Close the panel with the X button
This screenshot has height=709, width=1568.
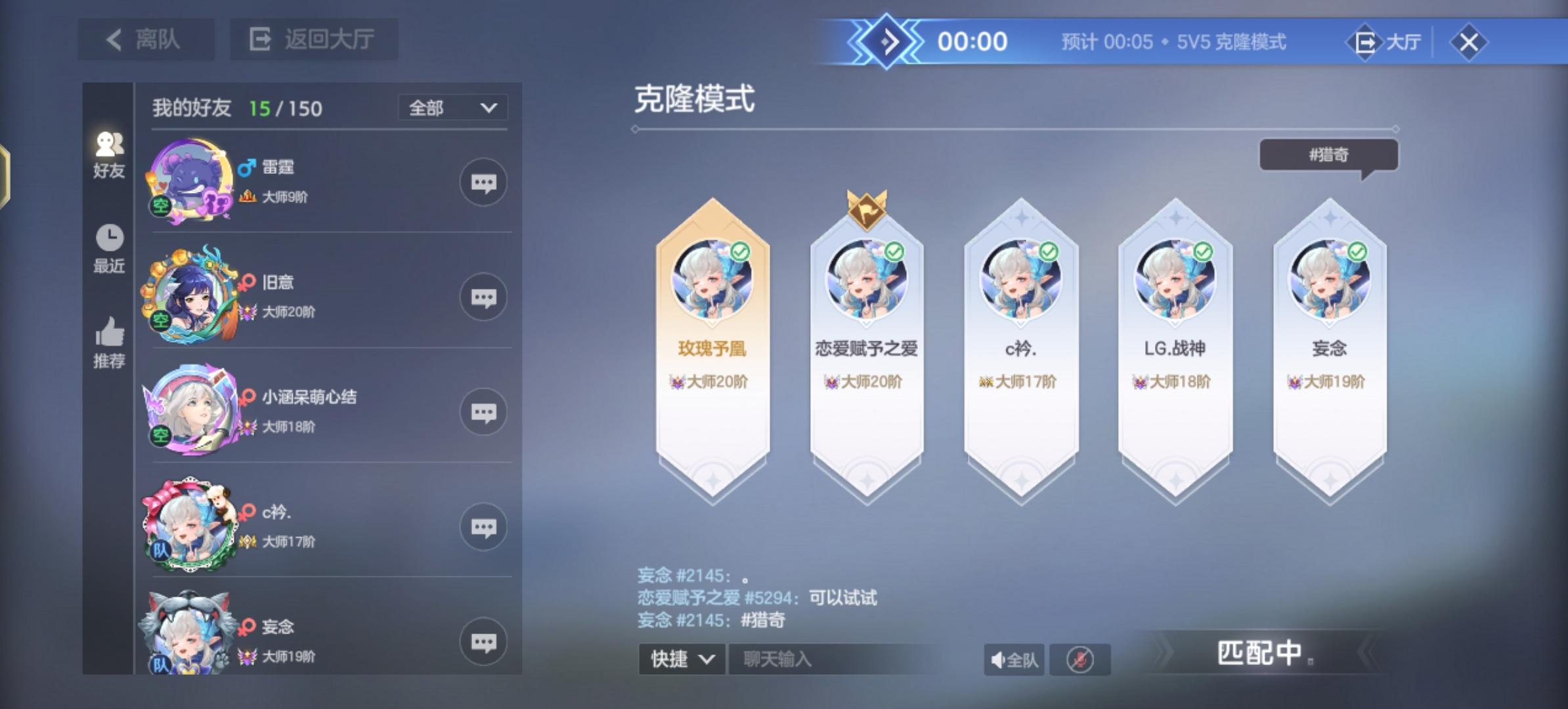coord(1469,42)
